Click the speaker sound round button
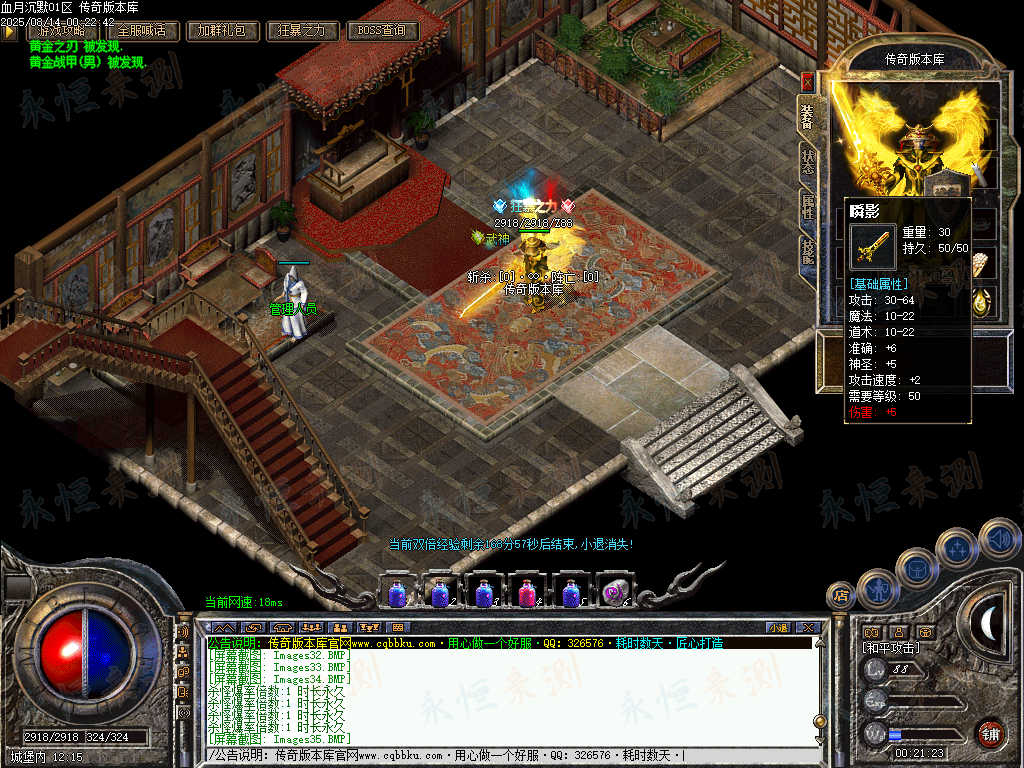The width and height of the screenshot is (1024, 768). [x=999, y=540]
